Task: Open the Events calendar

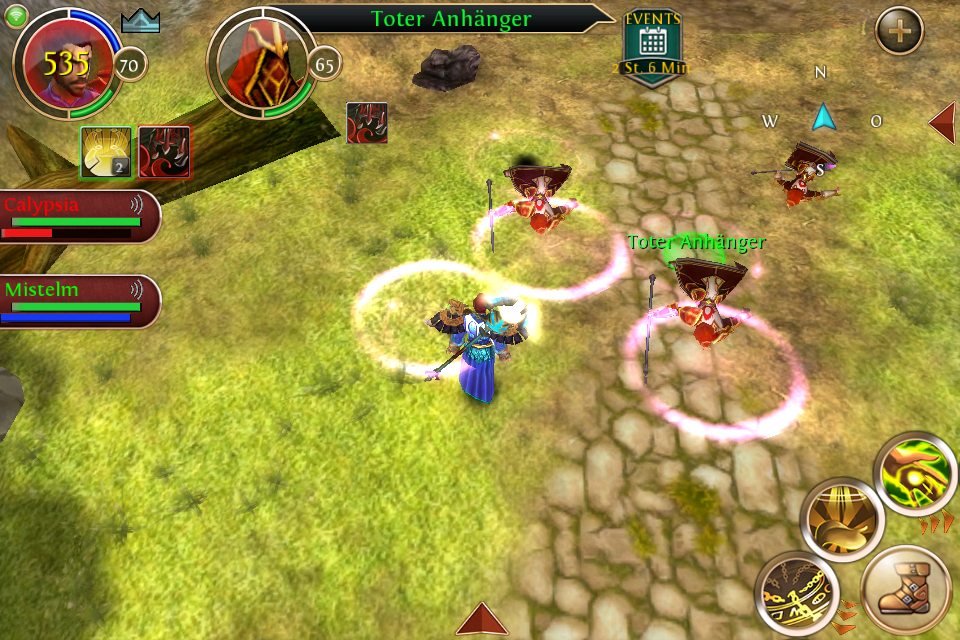Action: coord(653,46)
